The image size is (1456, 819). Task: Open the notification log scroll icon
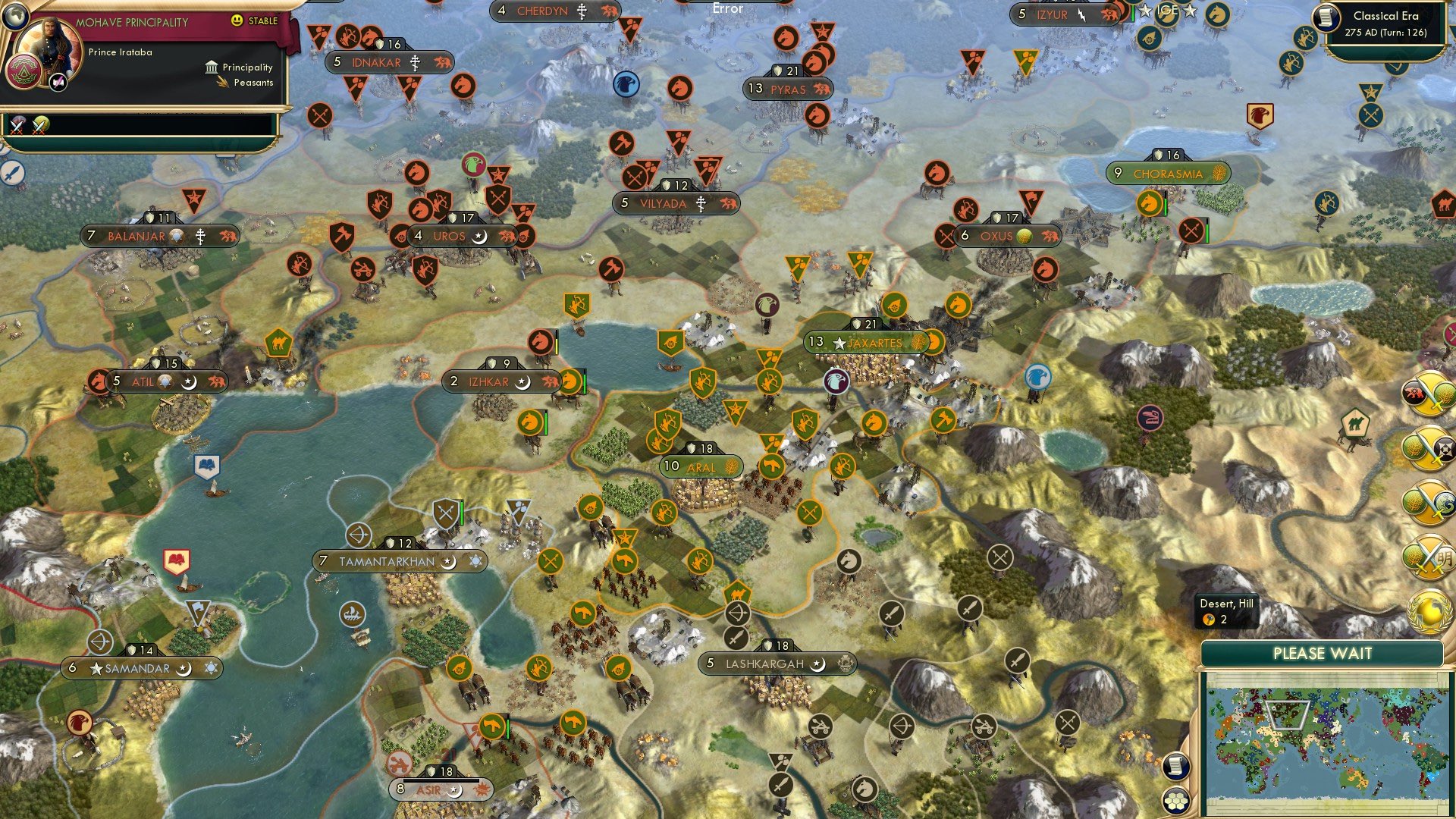coord(1175,767)
